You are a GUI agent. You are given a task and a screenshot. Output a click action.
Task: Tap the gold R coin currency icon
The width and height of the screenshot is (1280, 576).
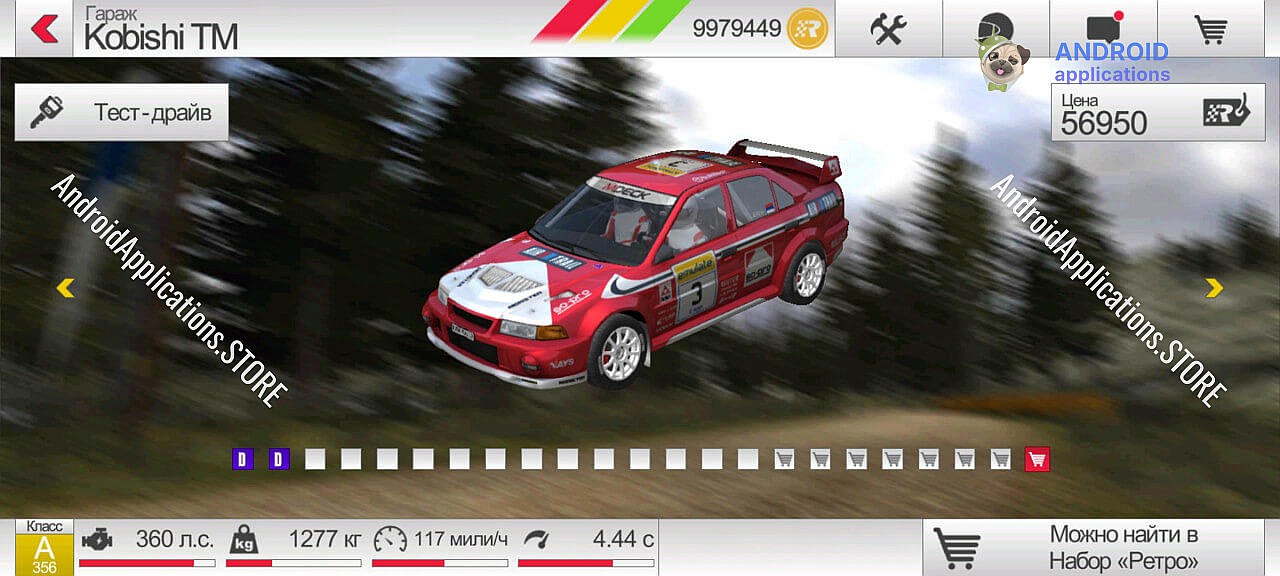click(808, 29)
